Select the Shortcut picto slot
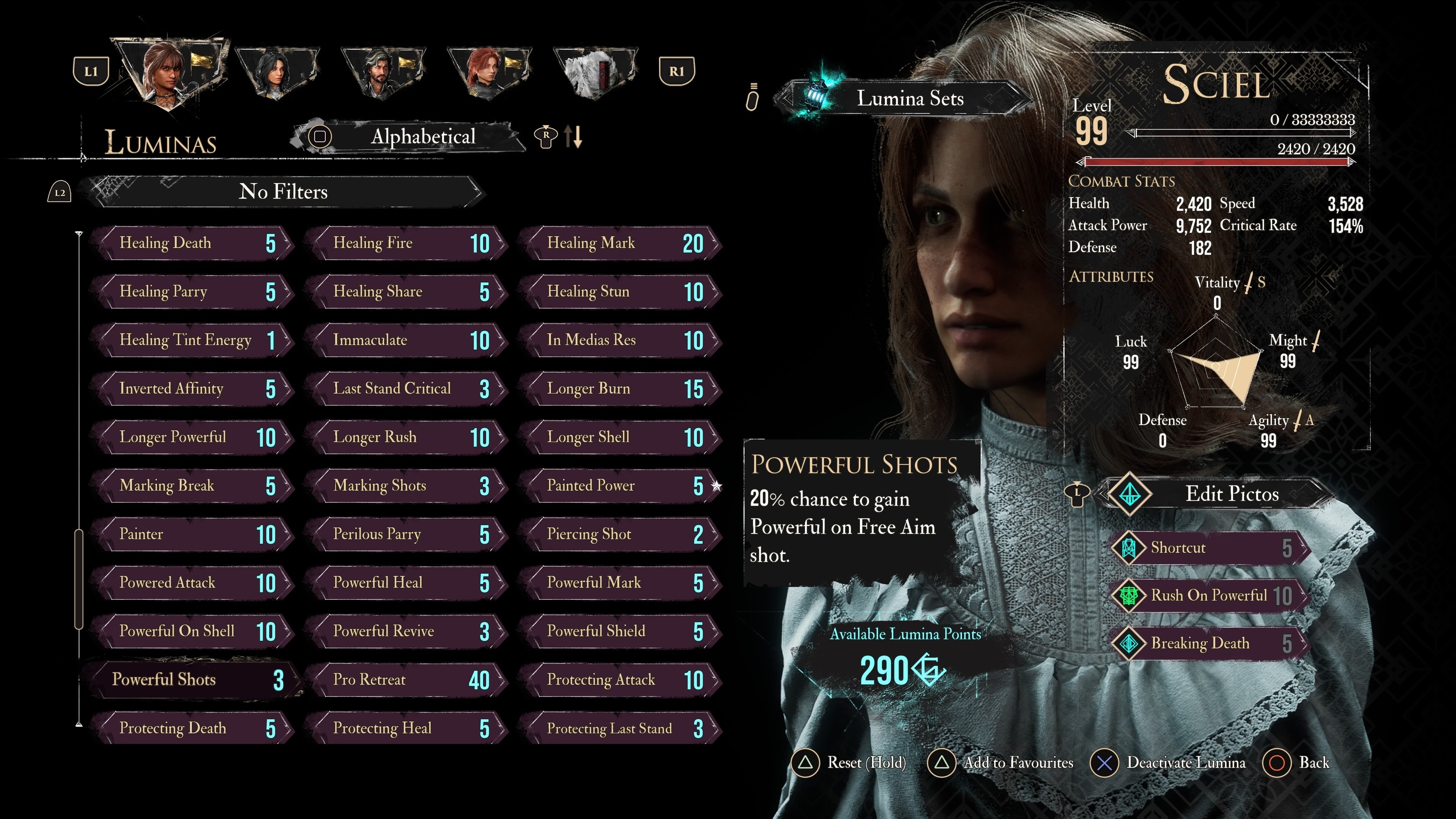This screenshot has width=1456, height=819. click(1210, 548)
